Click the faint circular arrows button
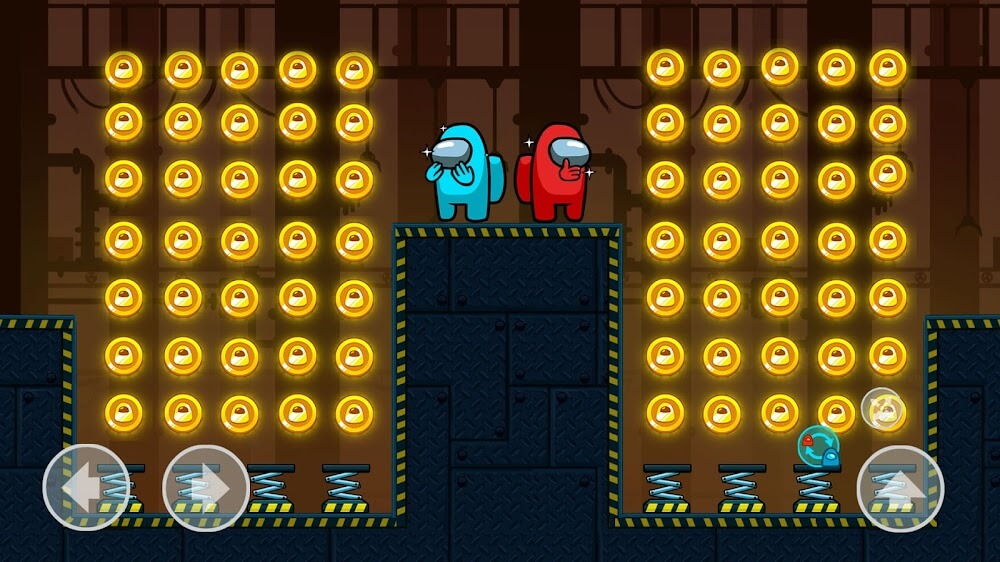 point(881,408)
